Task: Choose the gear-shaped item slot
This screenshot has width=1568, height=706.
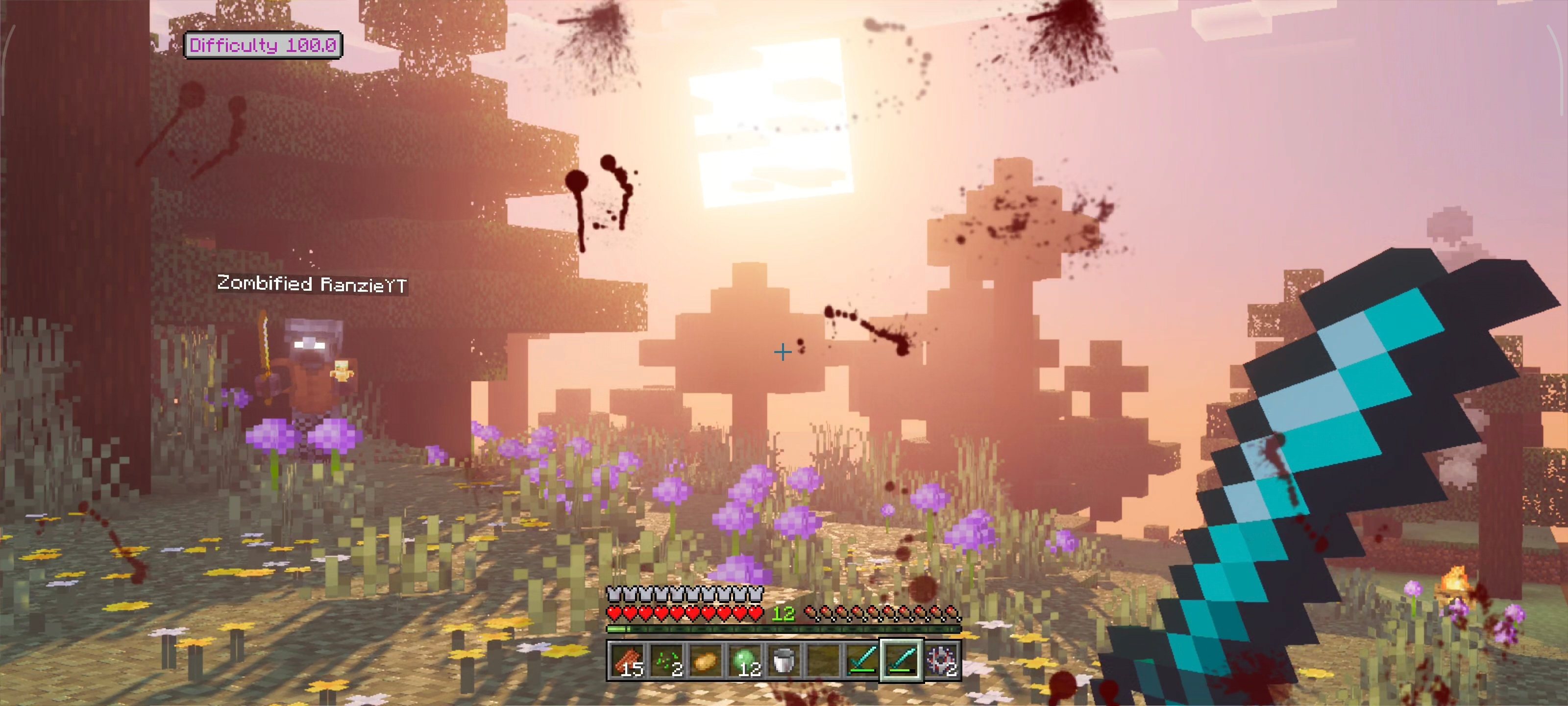Action: tap(941, 660)
